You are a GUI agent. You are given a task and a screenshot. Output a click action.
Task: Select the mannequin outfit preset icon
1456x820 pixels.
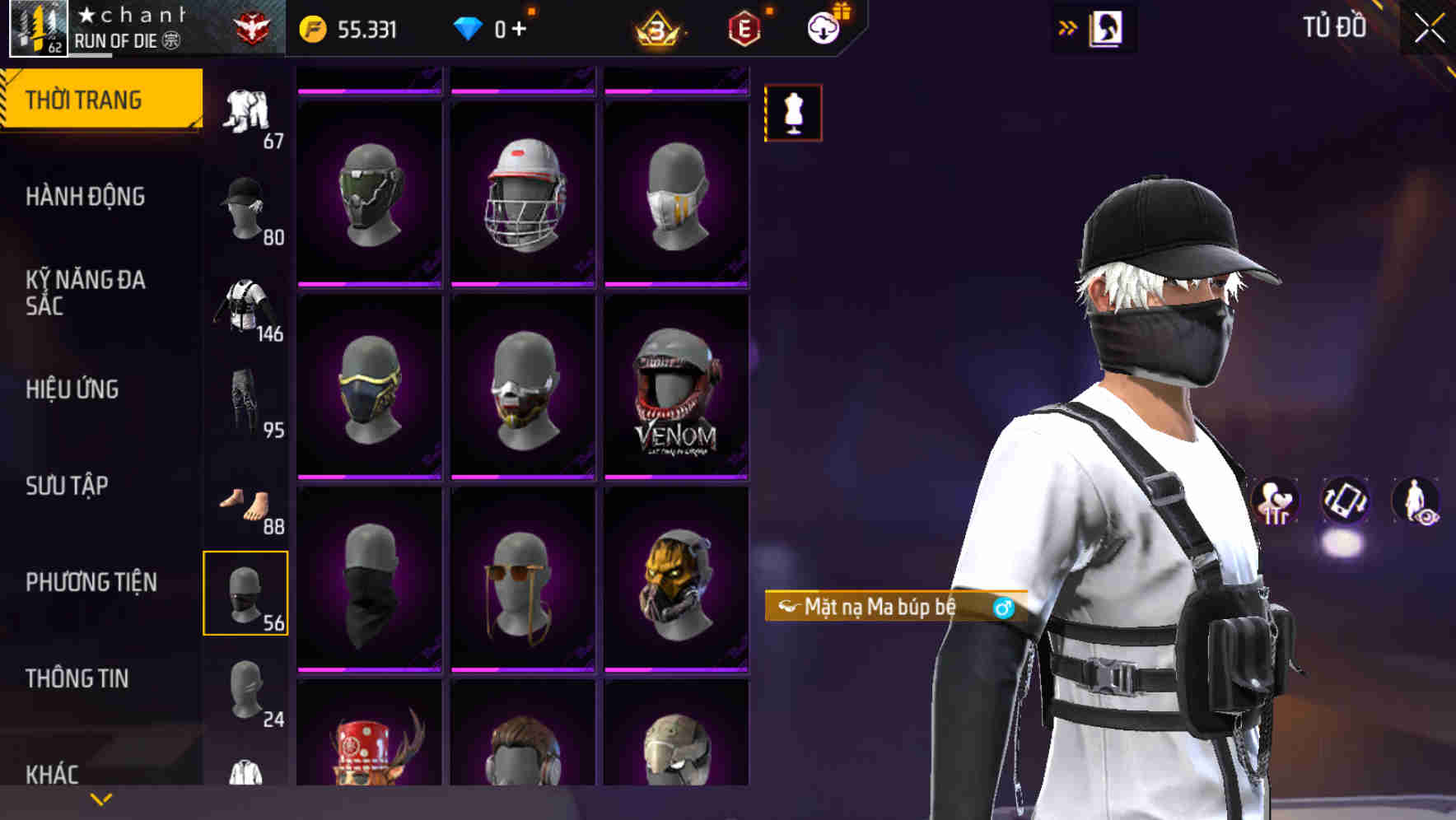pyautogui.click(x=793, y=114)
